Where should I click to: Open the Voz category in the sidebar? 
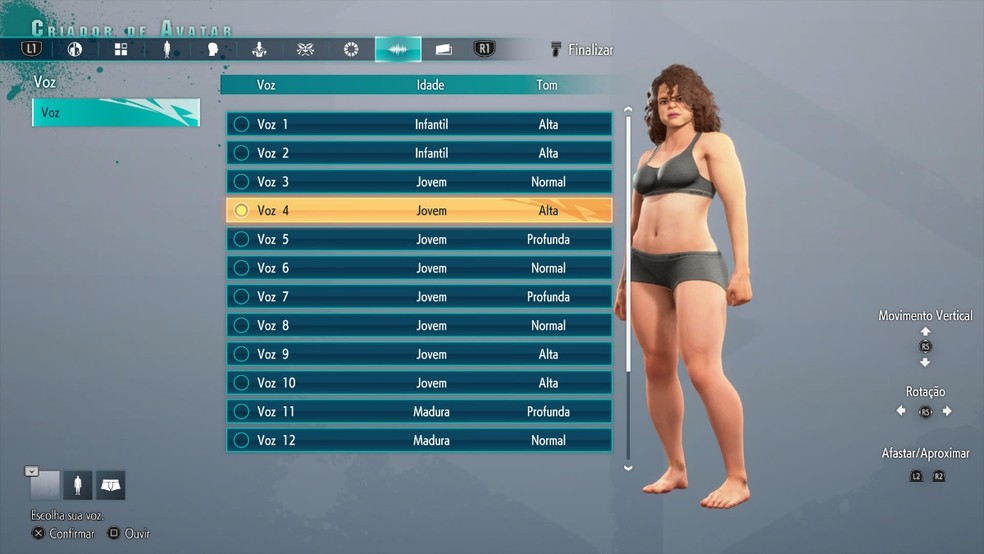115,113
